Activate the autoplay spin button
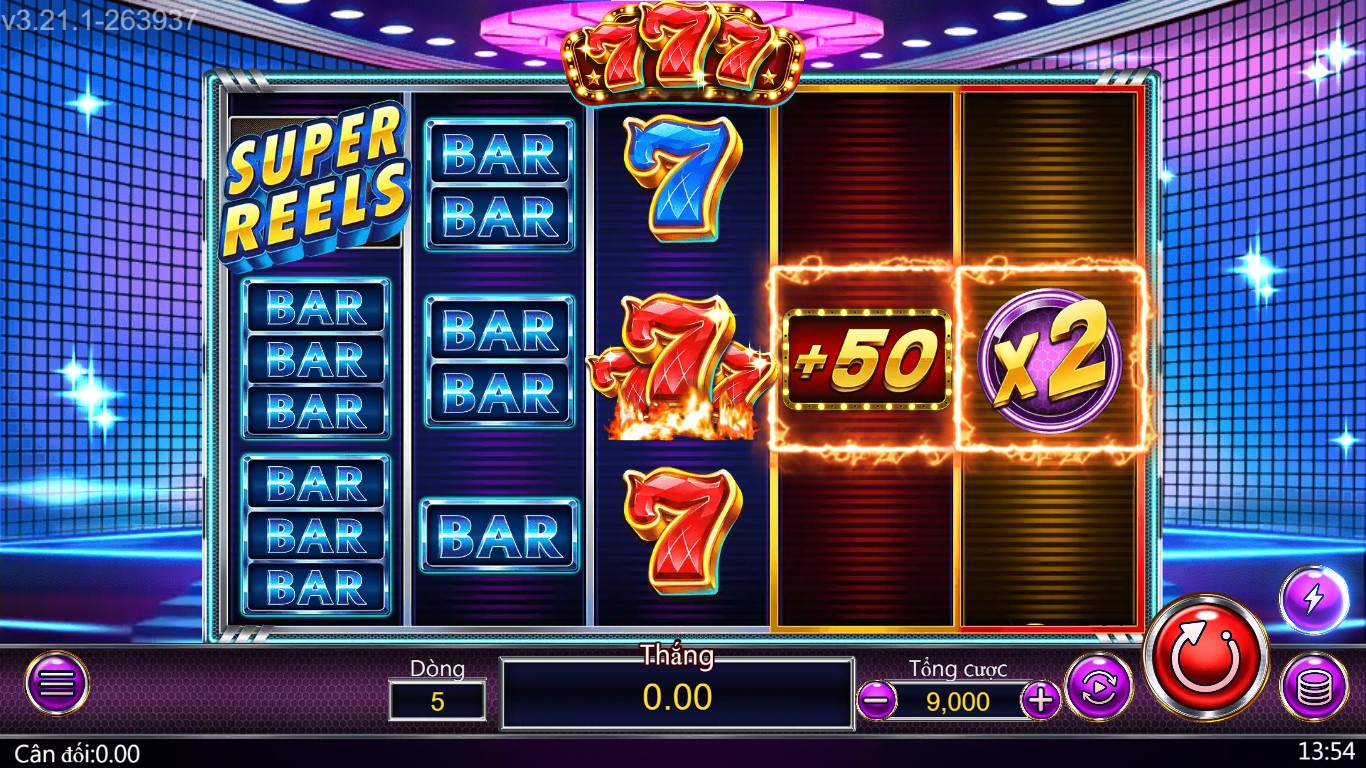Image resolution: width=1366 pixels, height=768 pixels. [1099, 686]
